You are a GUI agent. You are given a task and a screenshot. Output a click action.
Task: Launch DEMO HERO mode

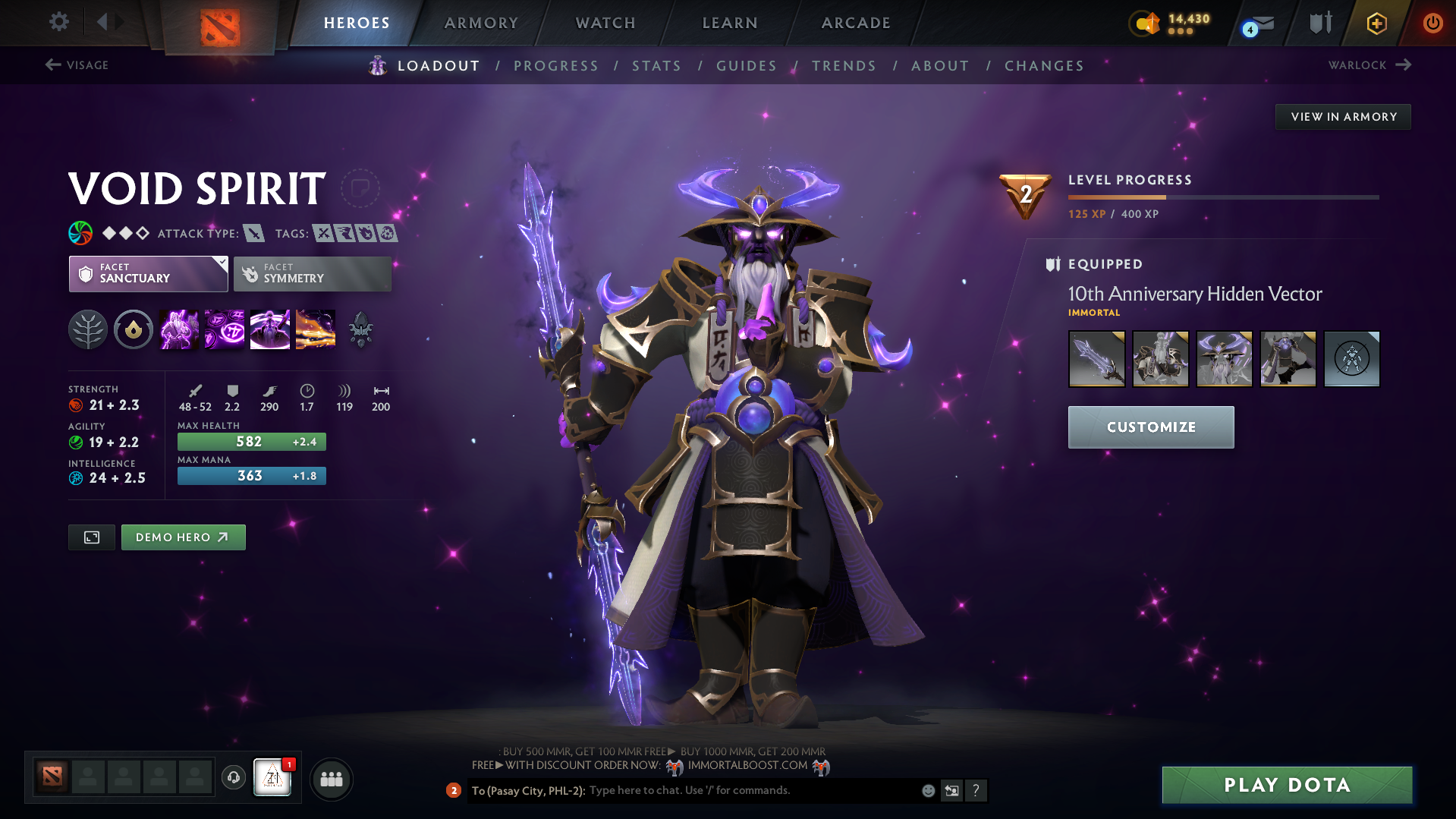[x=183, y=537]
